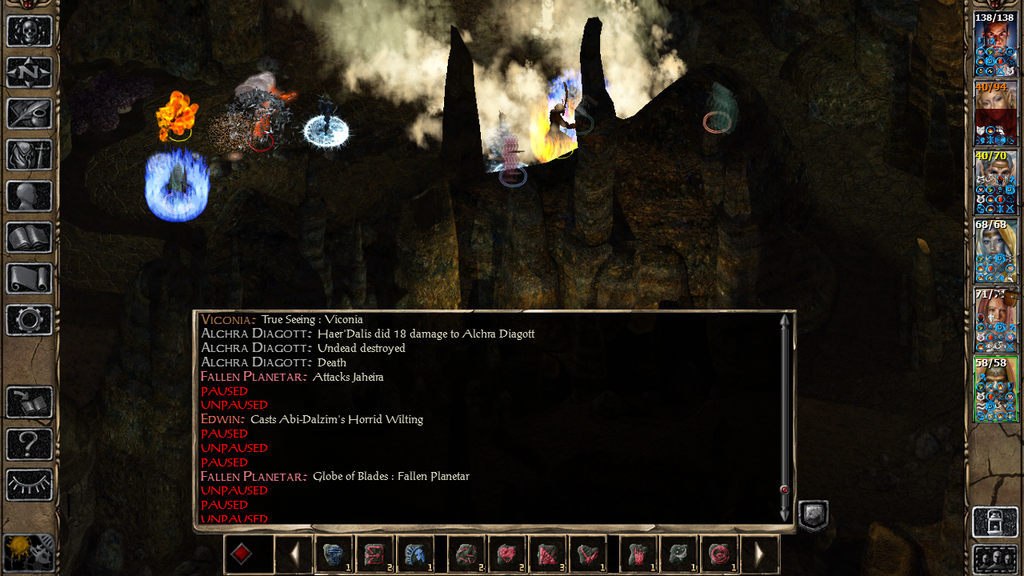The image size is (1024, 576).
Task: Open game options with the gear button
Action: [x=29, y=320]
